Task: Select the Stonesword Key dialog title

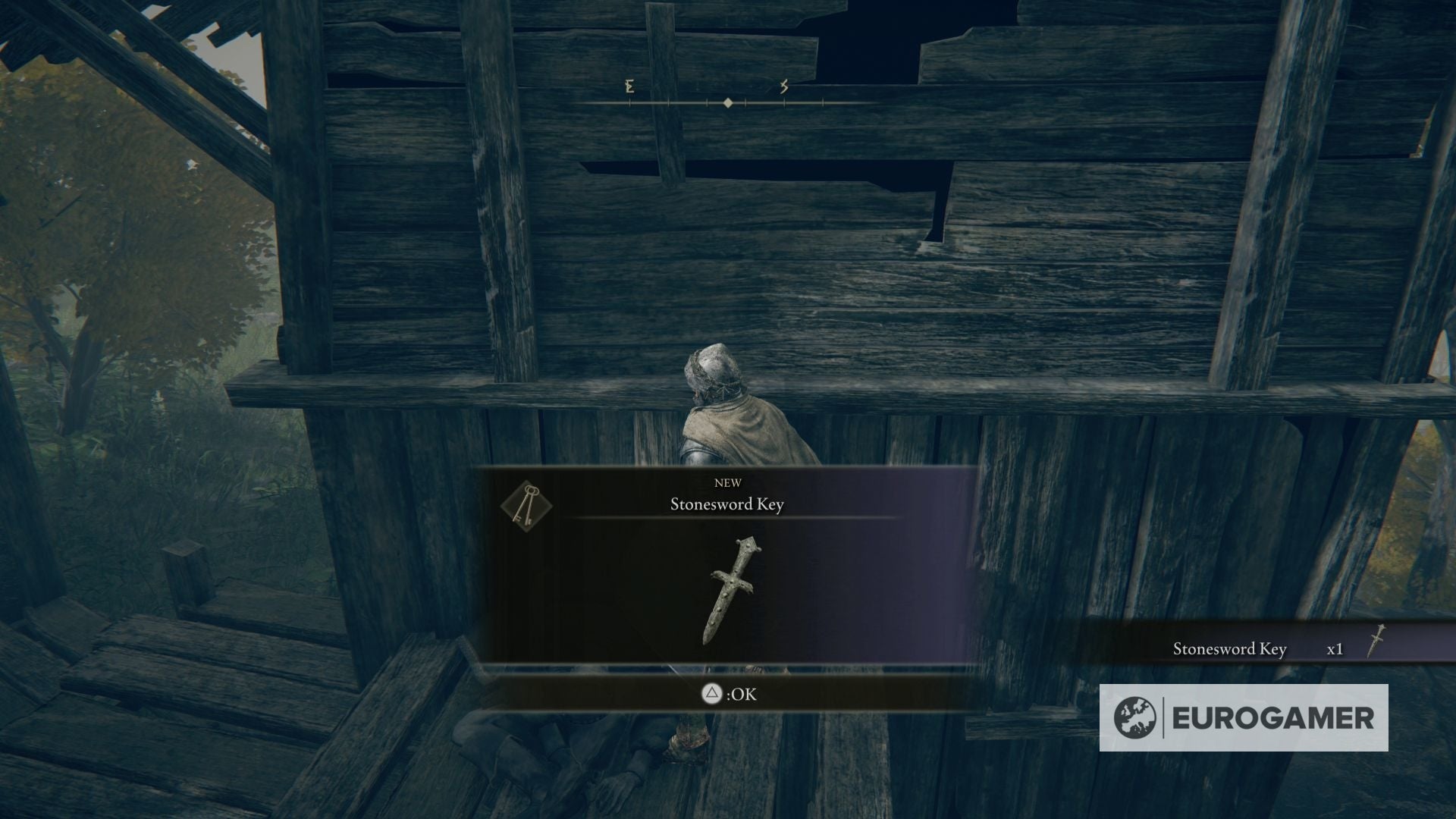Action: pyautogui.click(x=728, y=504)
